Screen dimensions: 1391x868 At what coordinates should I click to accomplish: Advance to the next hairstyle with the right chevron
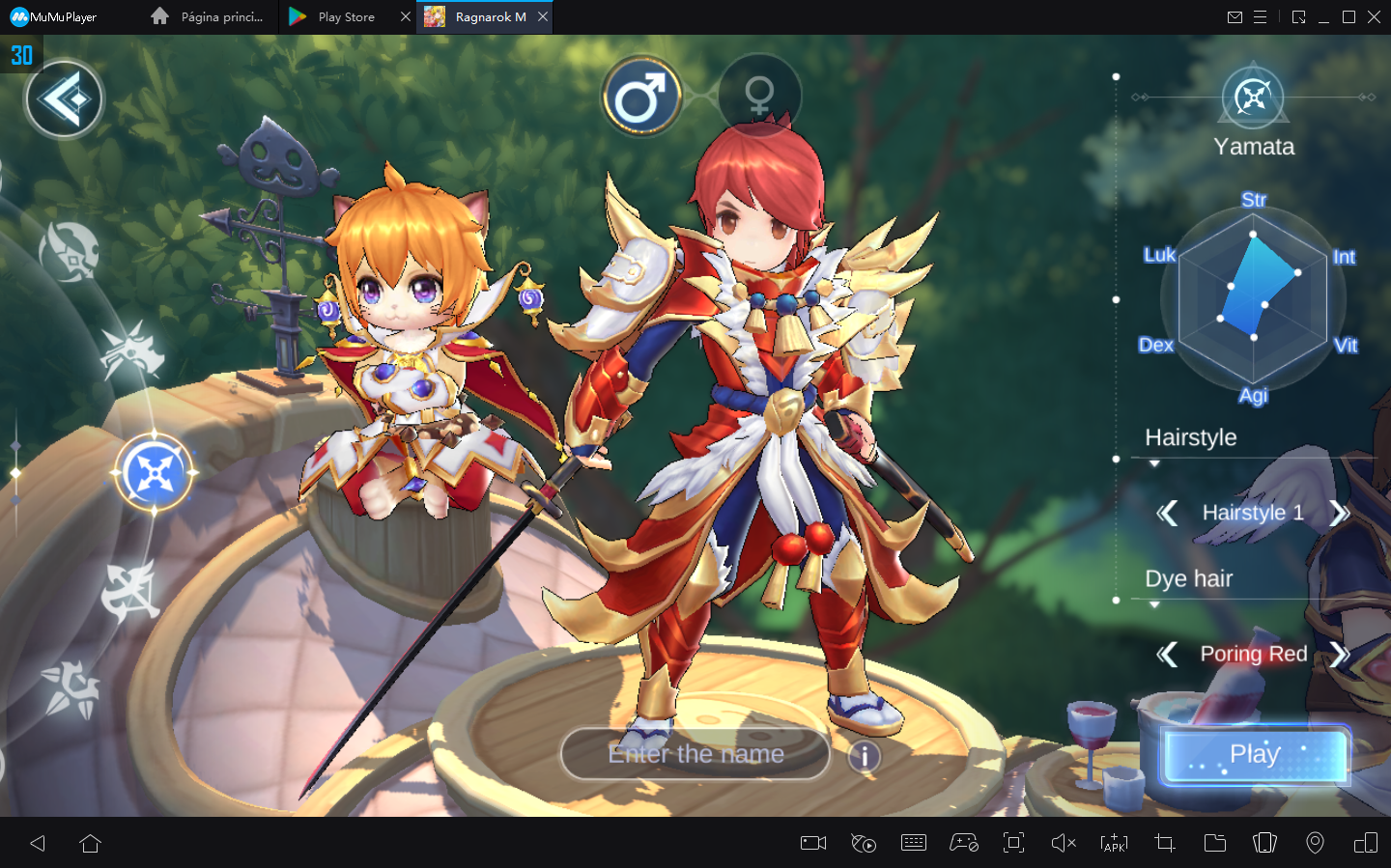(1341, 513)
